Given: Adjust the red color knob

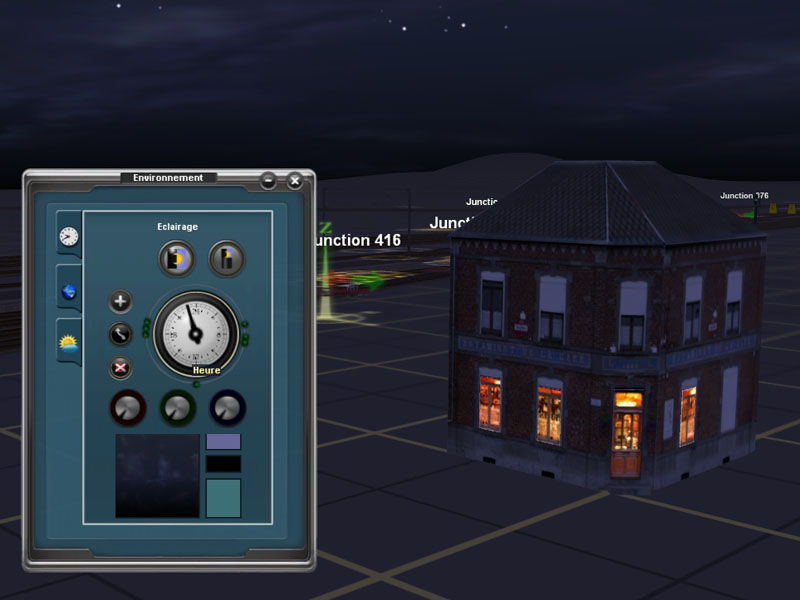Looking at the screenshot, I should tap(128, 407).
